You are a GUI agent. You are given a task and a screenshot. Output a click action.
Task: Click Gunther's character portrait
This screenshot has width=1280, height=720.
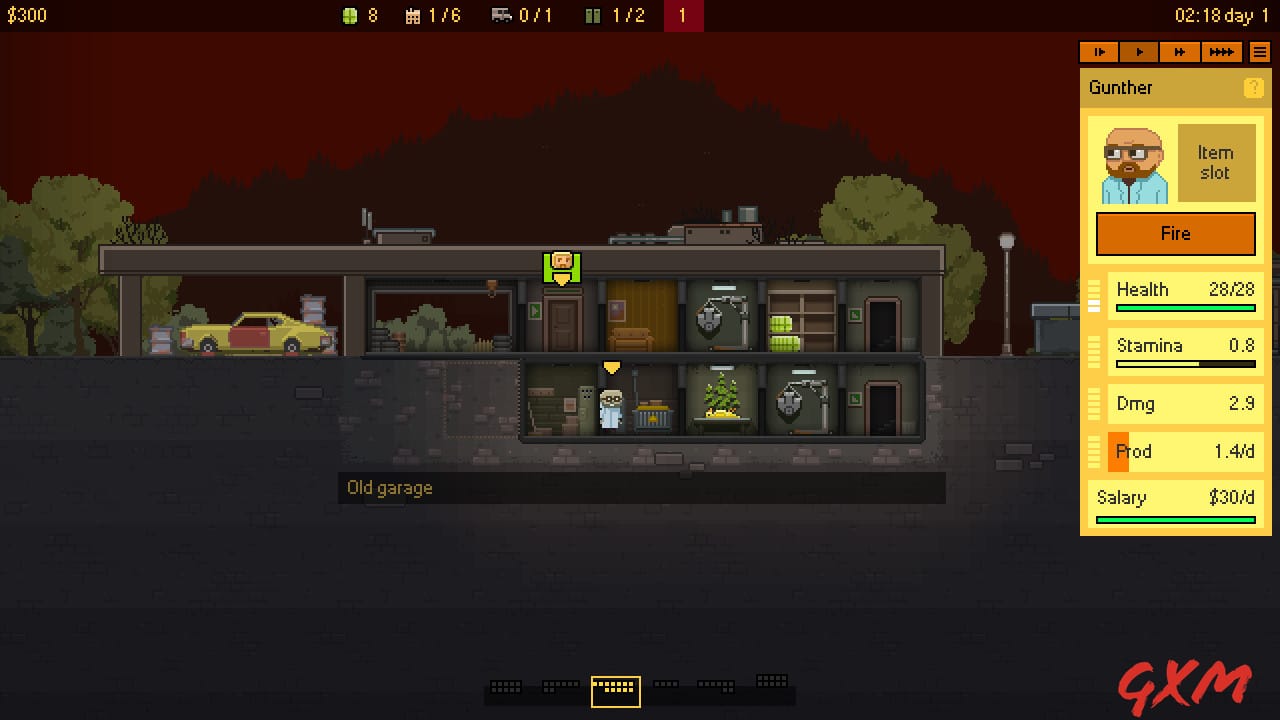click(x=1132, y=161)
